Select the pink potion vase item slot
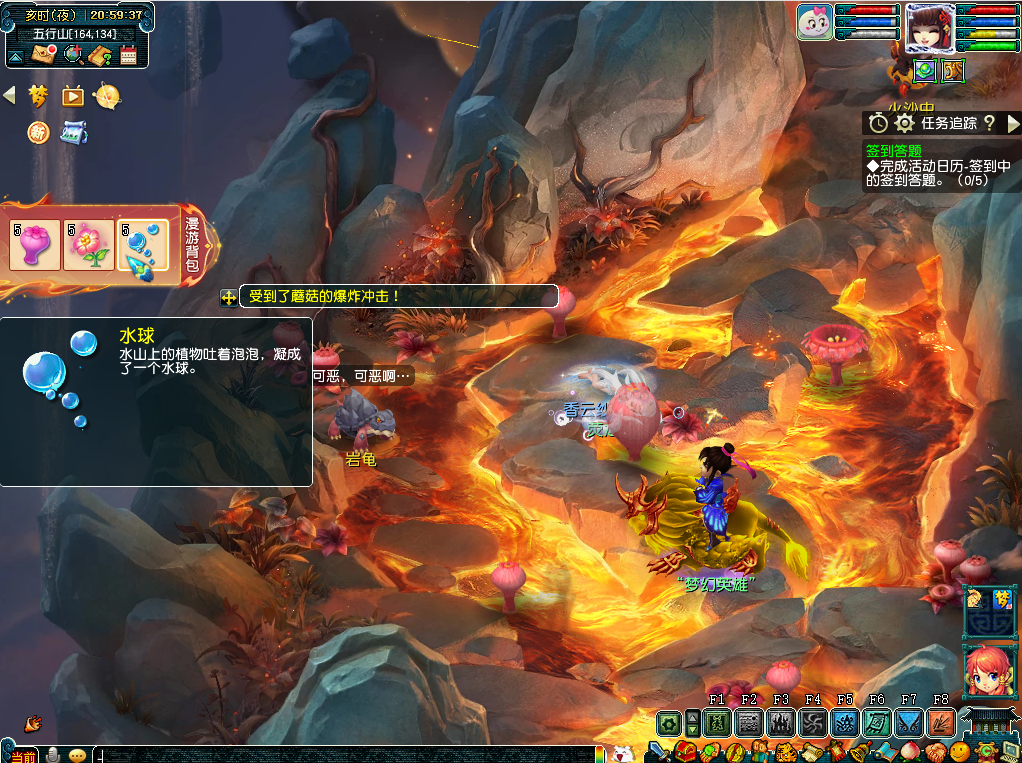This screenshot has width=1022, height=763. point(33,246)
